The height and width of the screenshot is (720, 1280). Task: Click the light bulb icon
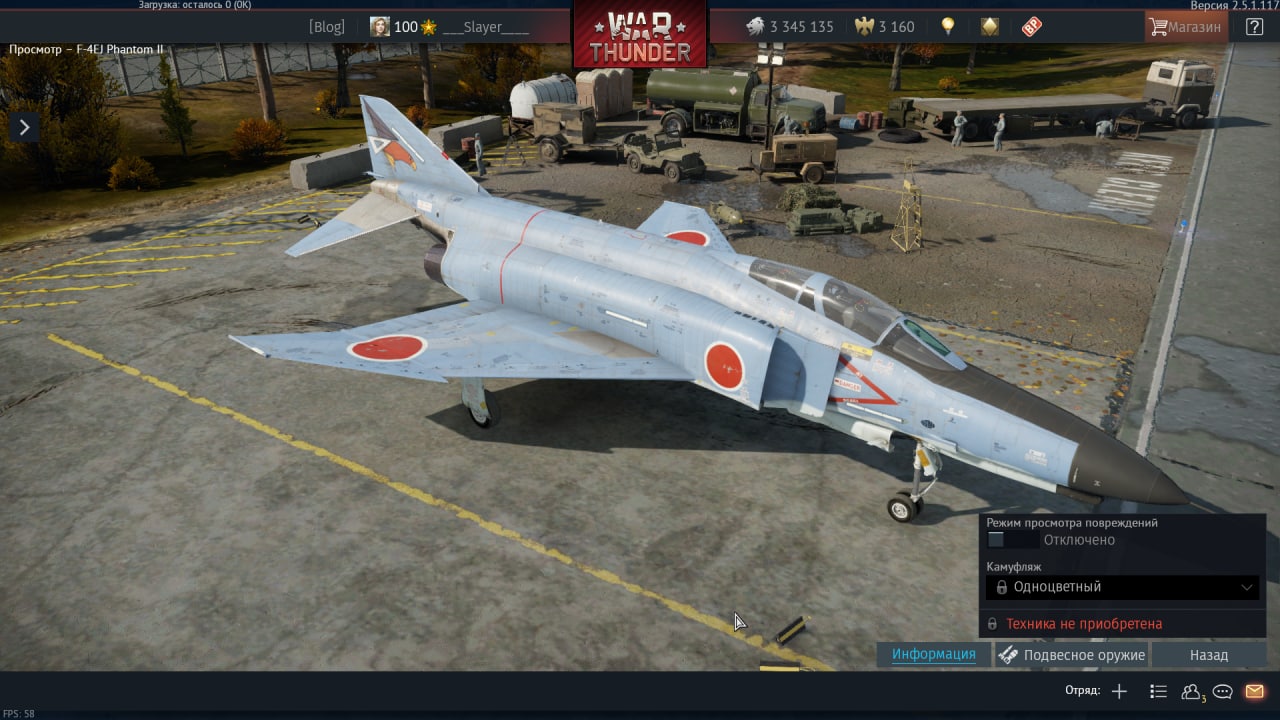point(948,27)
